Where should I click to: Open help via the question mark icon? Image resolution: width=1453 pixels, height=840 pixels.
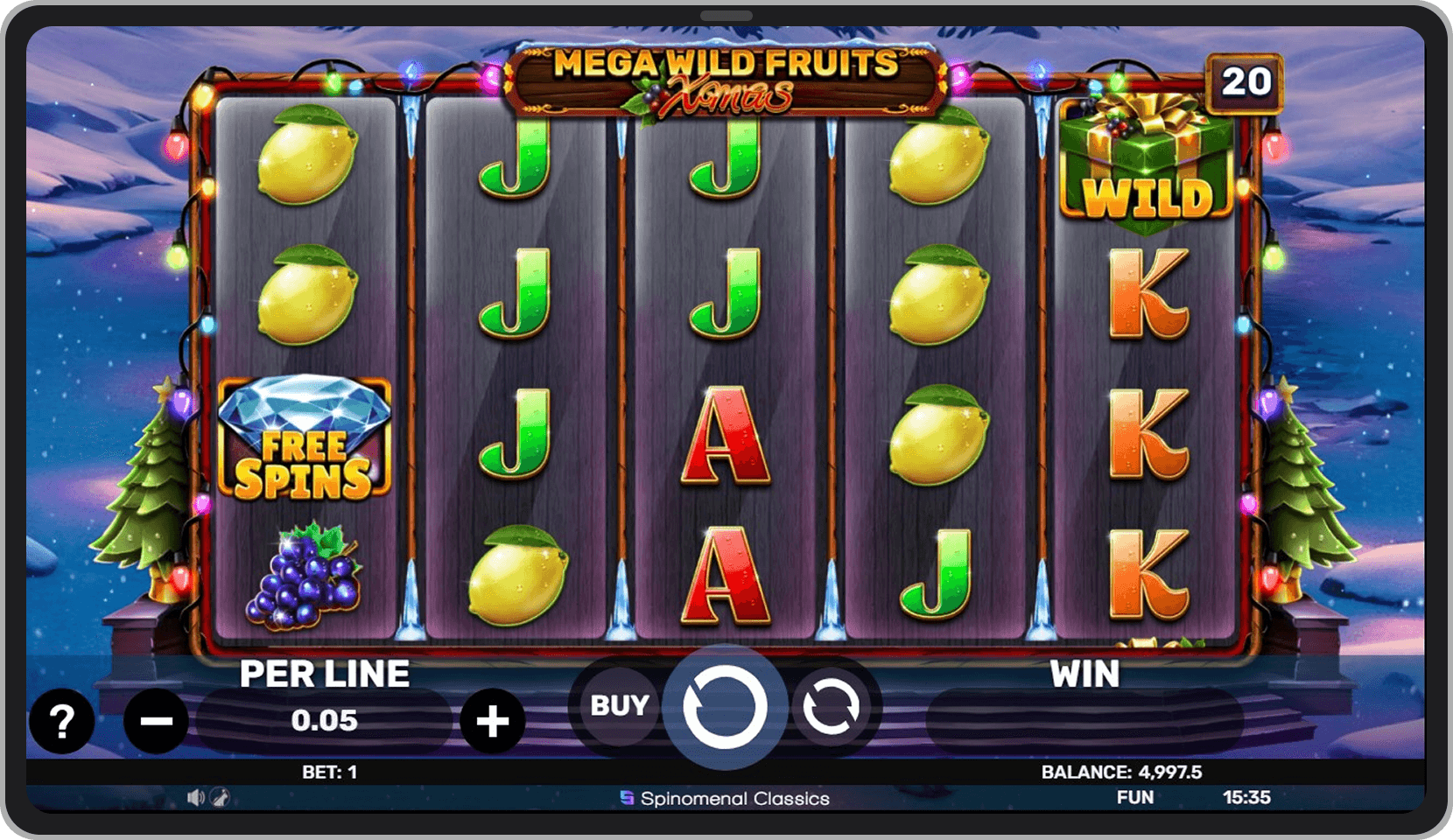tap(61, 721)
